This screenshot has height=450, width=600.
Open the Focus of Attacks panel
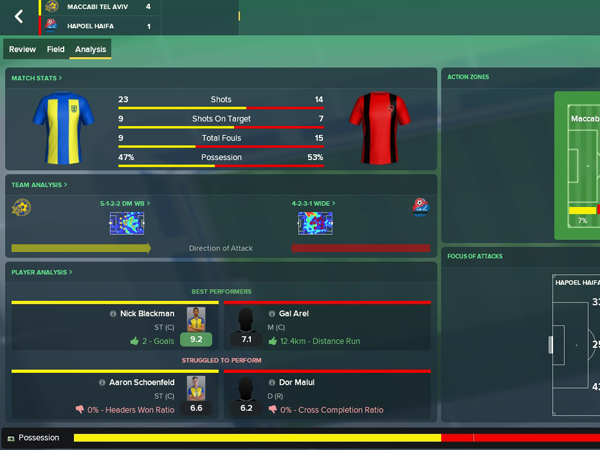point(478,257)
